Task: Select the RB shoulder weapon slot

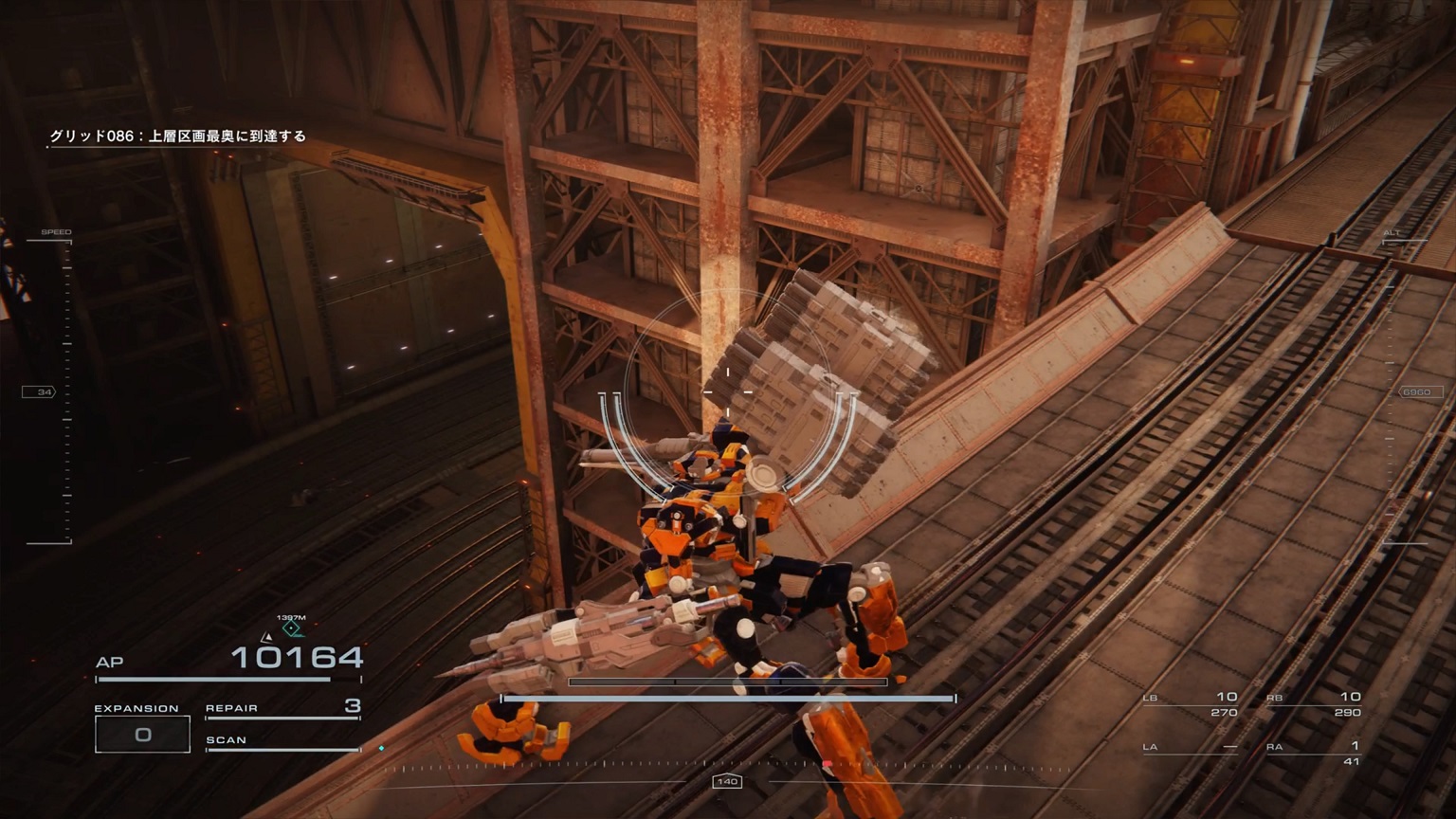Action: coord(1314,704)
